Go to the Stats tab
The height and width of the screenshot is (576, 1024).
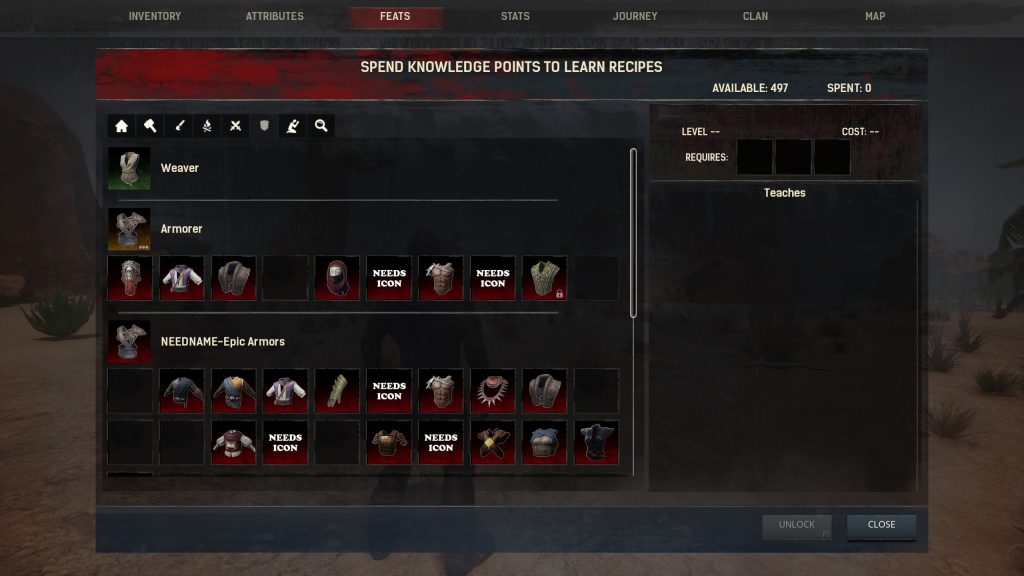[515, 16]
